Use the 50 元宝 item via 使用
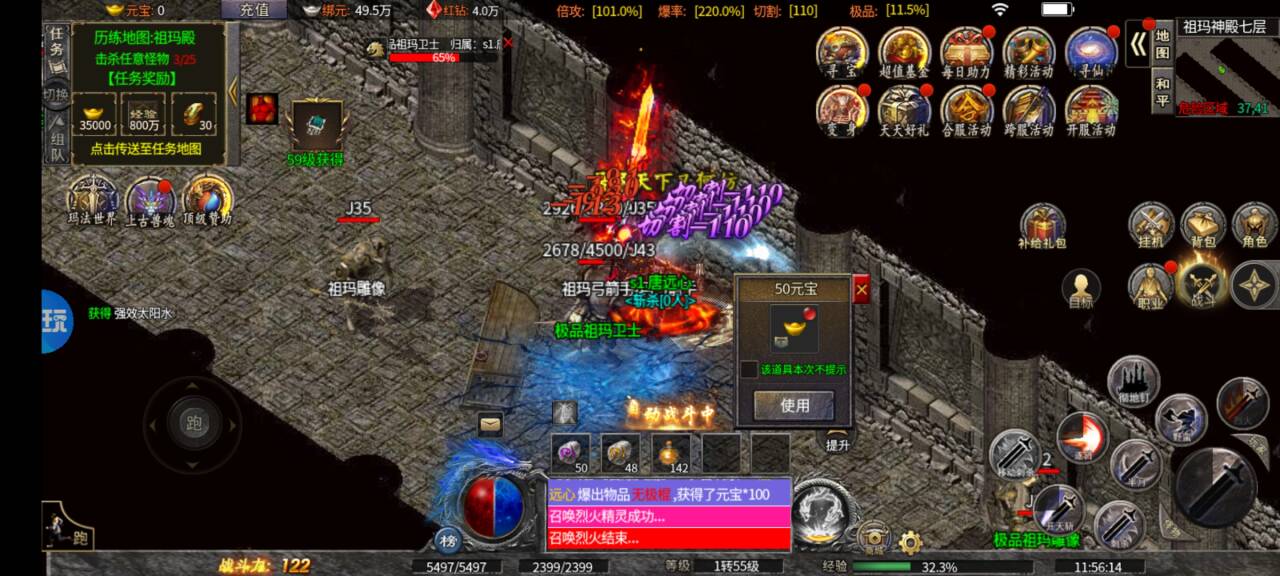The image size is (1280, 576). [794, 405]
